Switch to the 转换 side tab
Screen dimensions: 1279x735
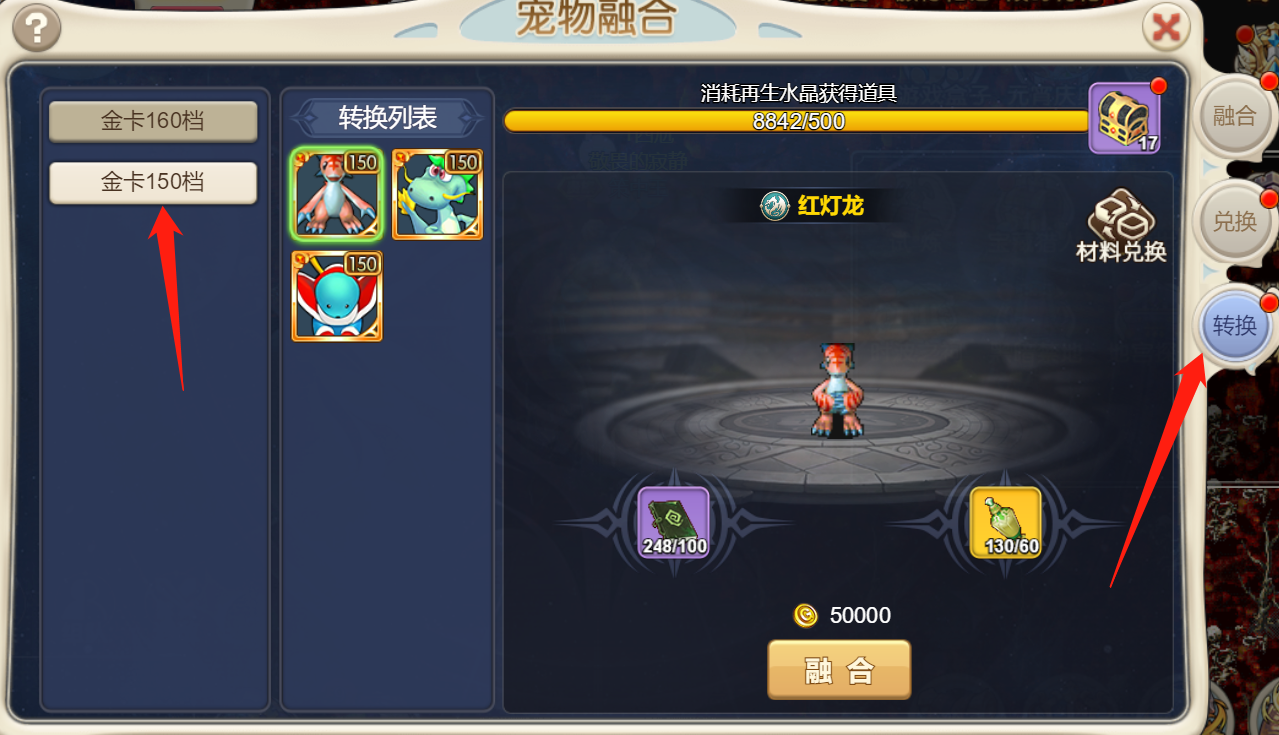[1234, 326]
